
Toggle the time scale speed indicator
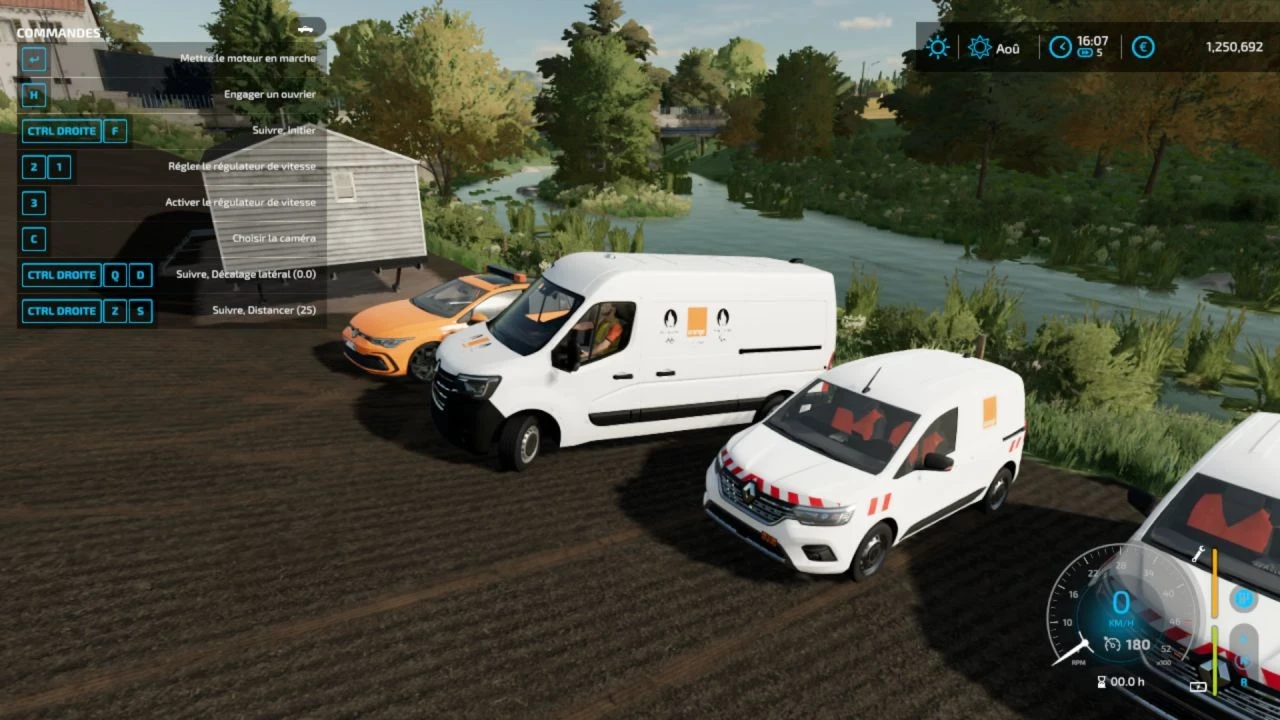coord(1086,52)
